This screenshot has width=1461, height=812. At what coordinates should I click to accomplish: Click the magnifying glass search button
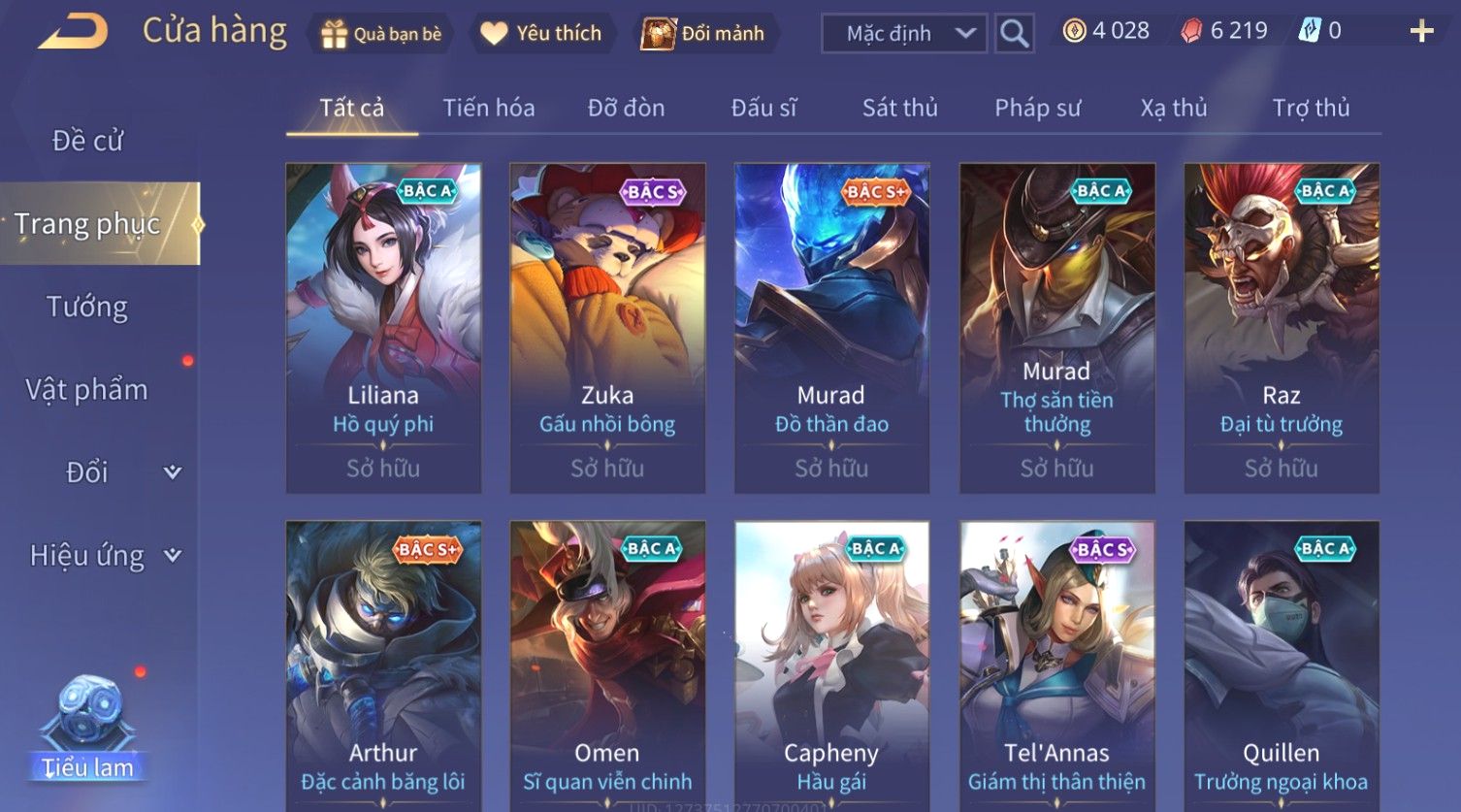tap(1014, 34)
